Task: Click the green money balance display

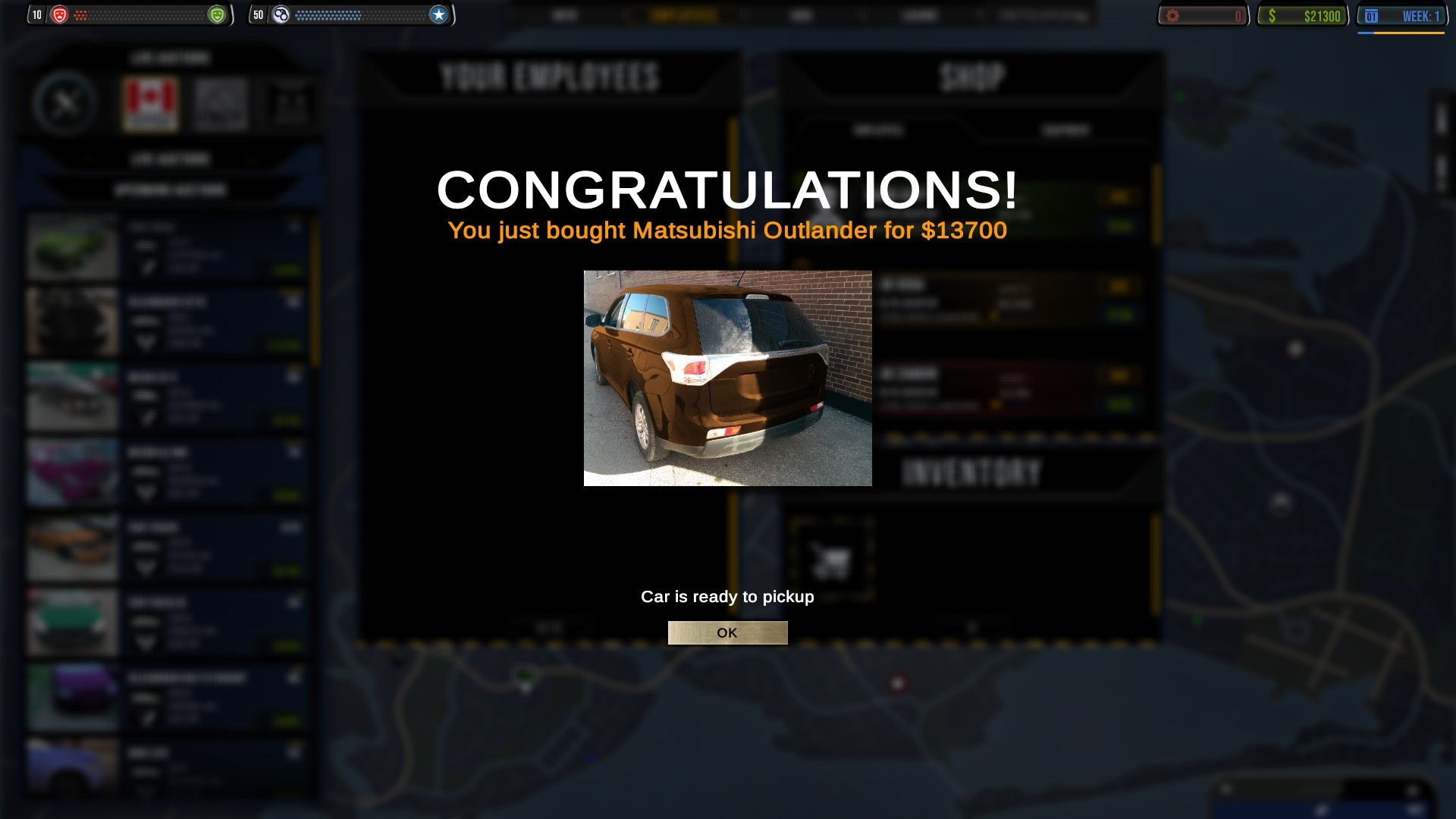Action: pos(1304,15)
